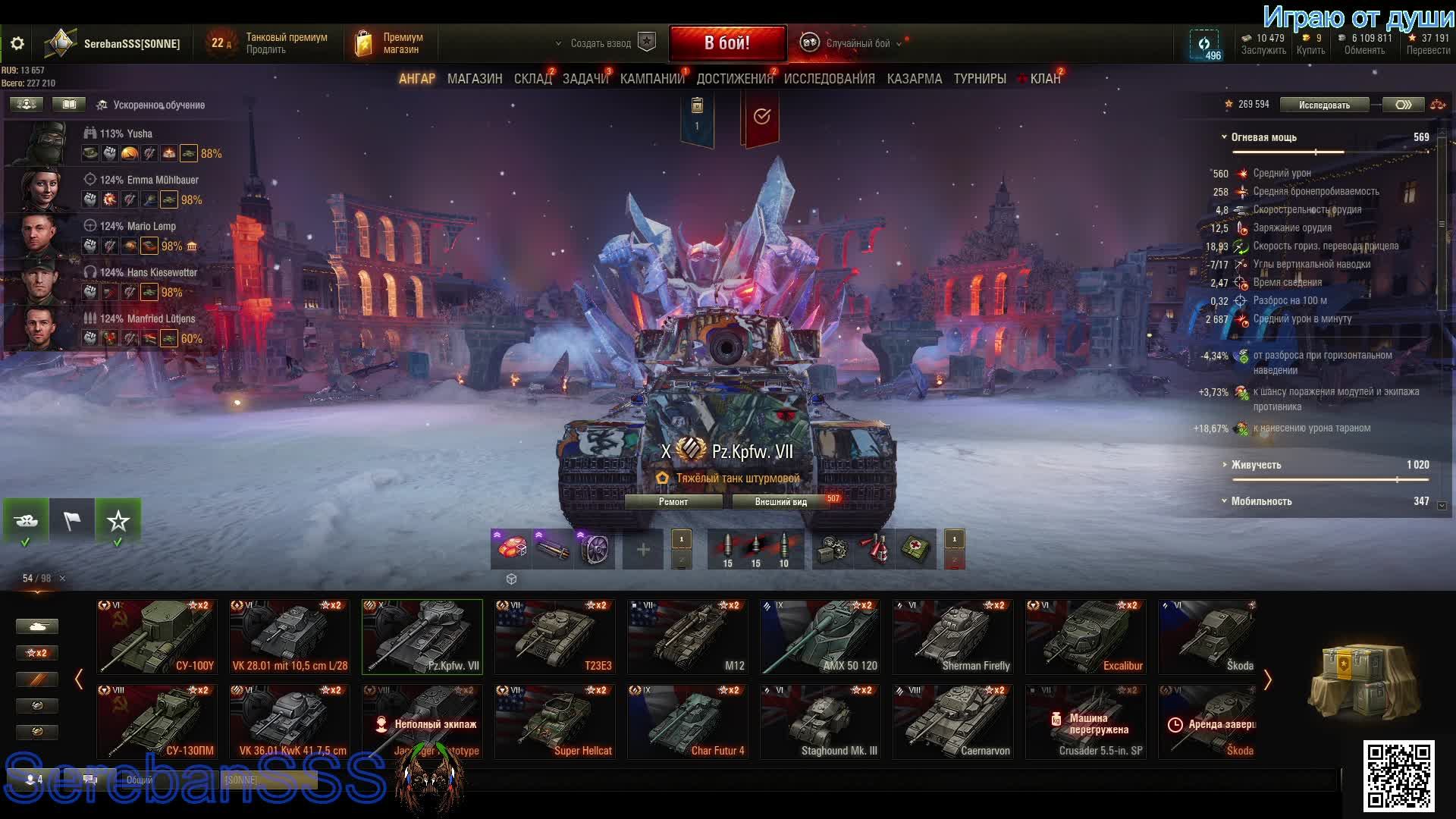The height and width of the screenshot is (819, 1456).
Task: Click the Исследовать button
Action: 1324,105
